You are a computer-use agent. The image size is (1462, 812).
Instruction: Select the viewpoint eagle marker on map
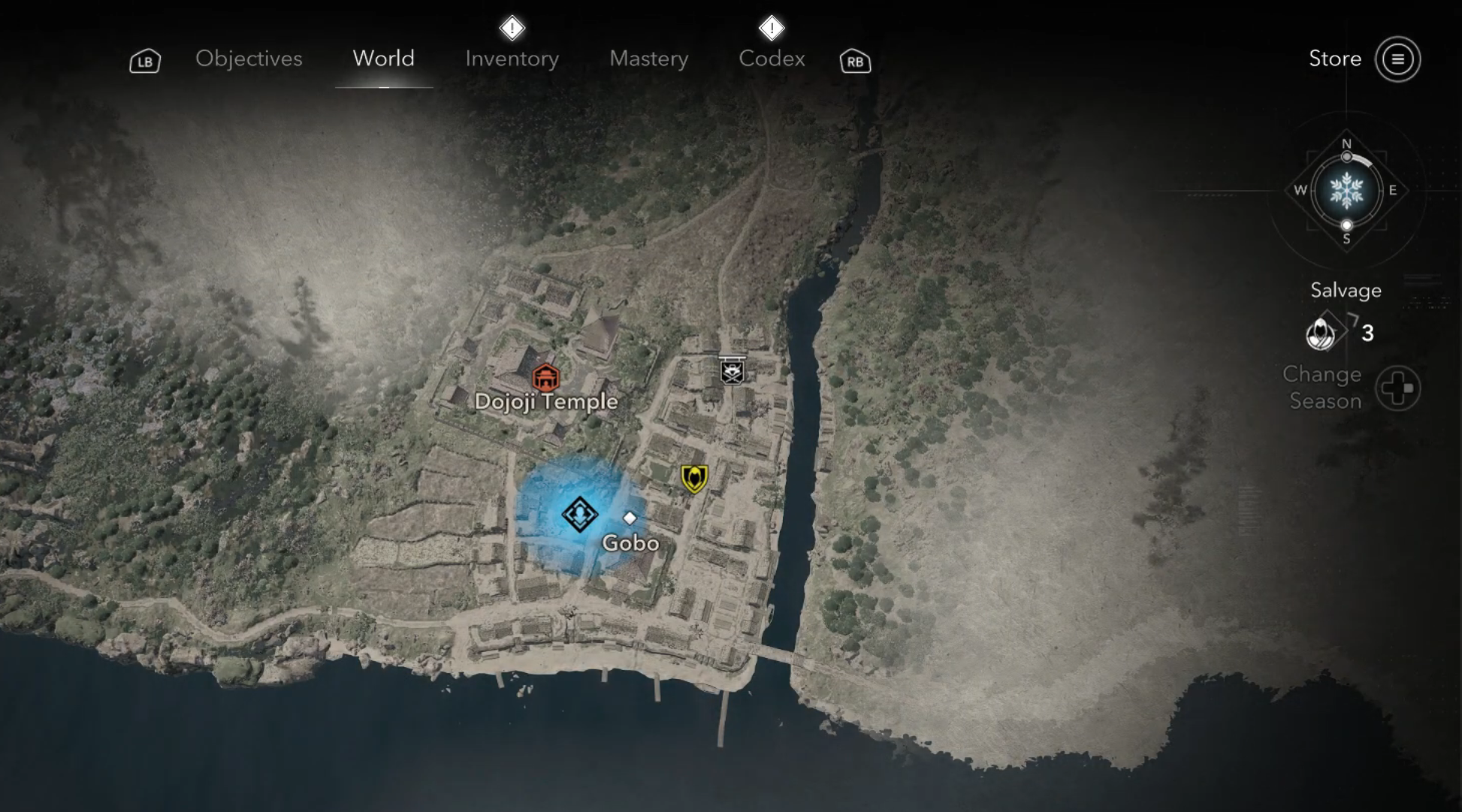[733, 370]
